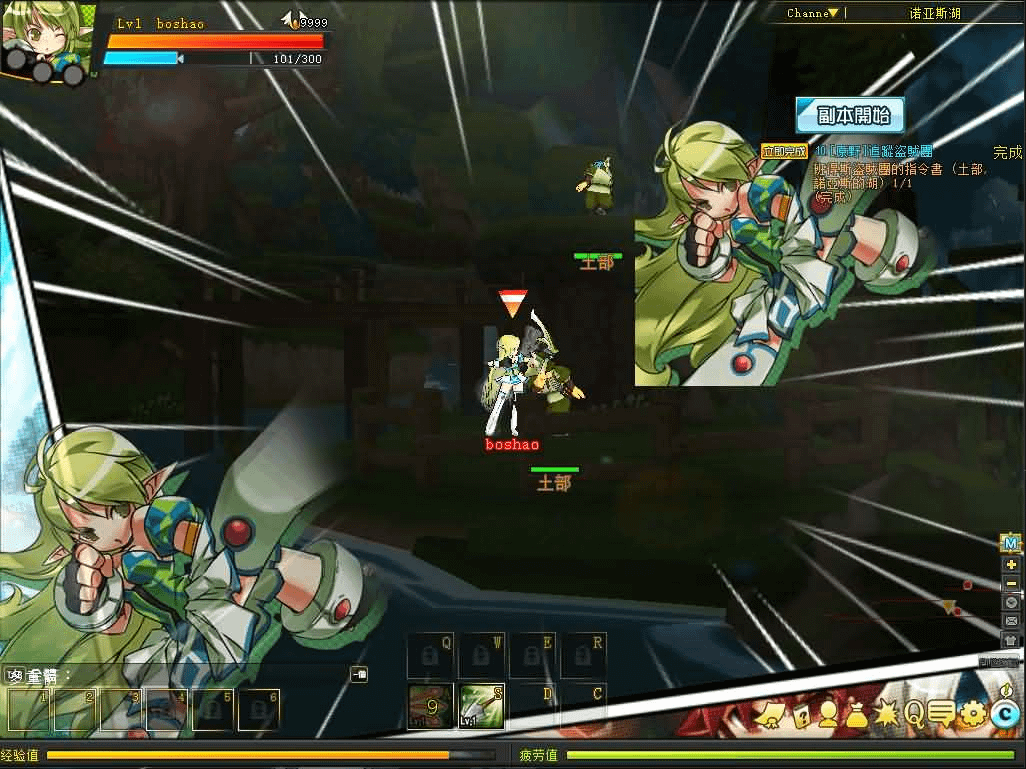The height and width of the screenshot is (769, 1026).
Task: Open the settings gear icon
Action: point(972,714)
